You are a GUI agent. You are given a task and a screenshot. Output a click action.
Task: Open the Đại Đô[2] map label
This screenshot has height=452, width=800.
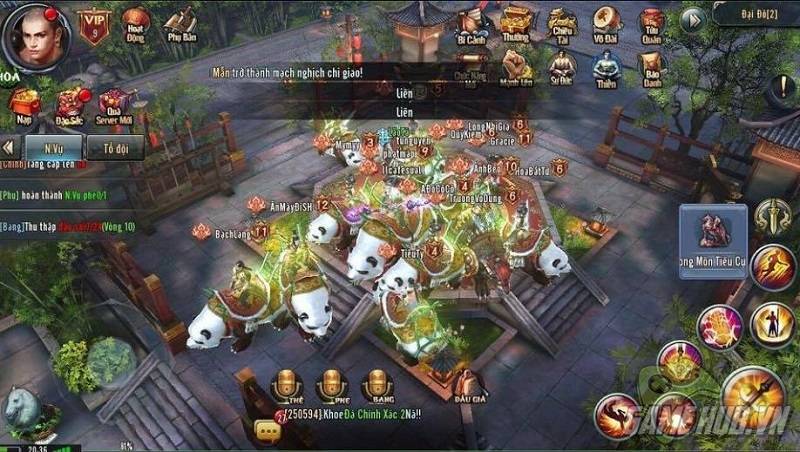pos(755,15)
